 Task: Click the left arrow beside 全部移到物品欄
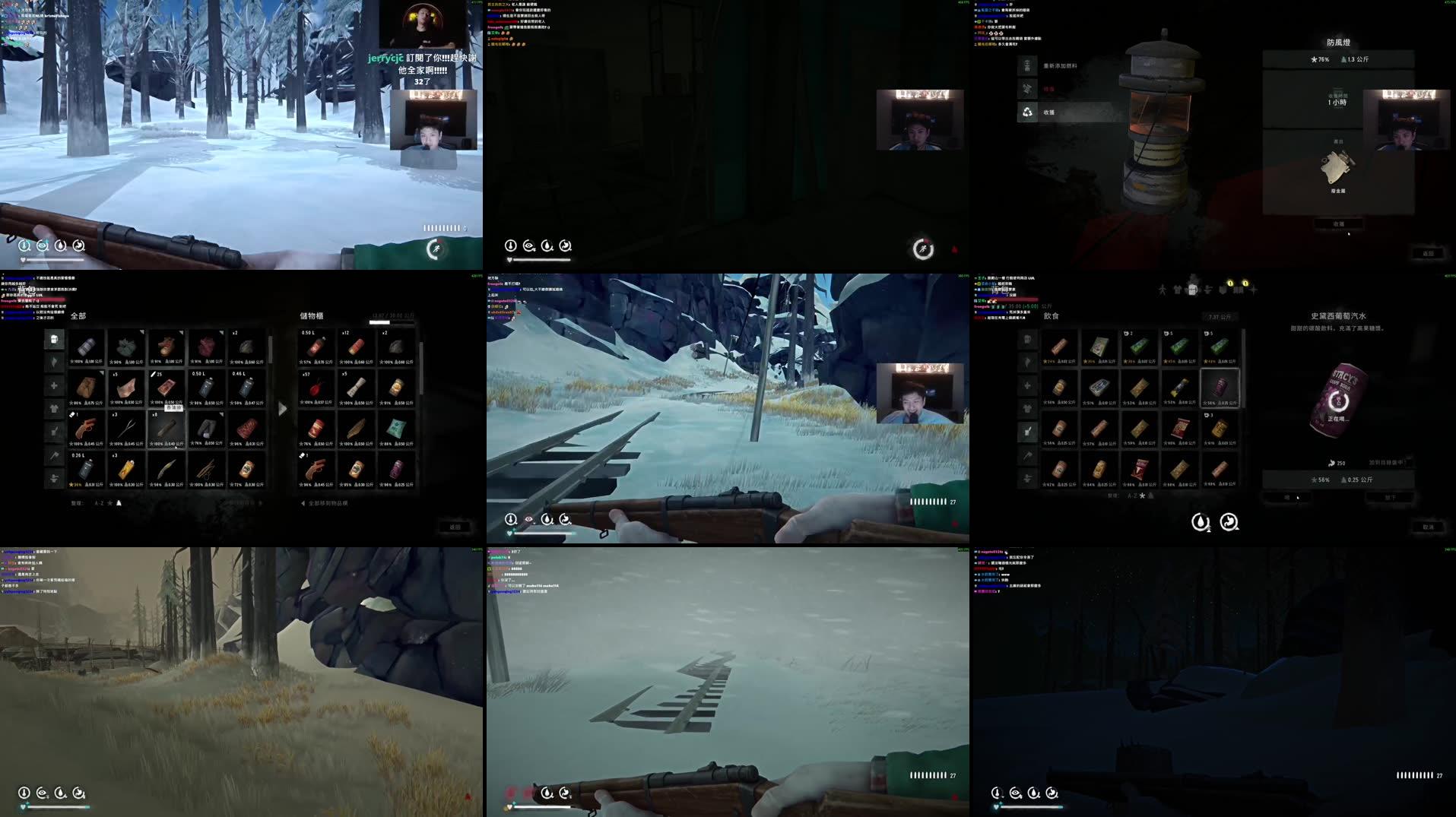[302, 503]
